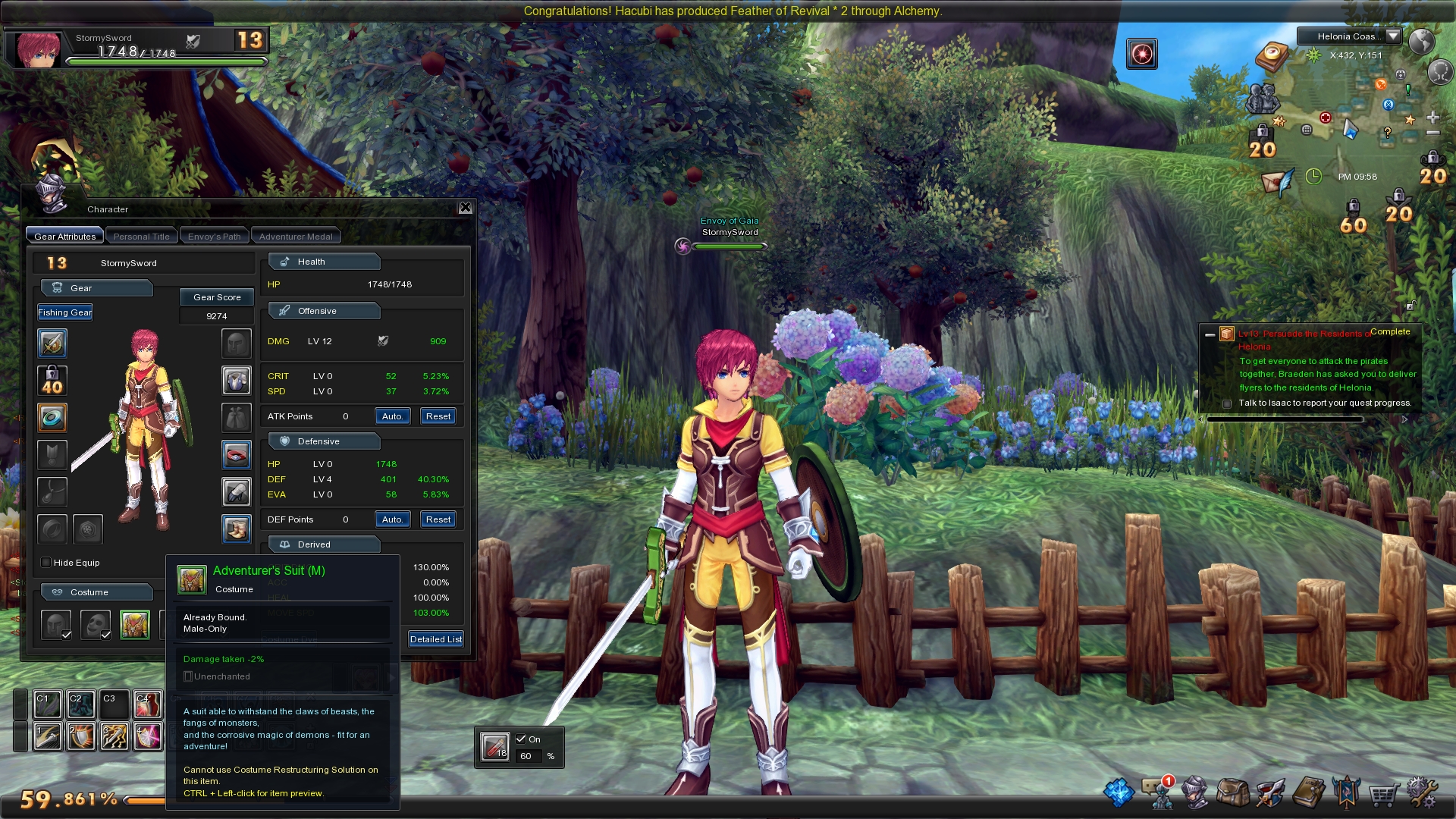Image resolution: width=1456 pixels, height=819 pixels.
Task: Close the Character window
Action: (x=465, y=208)
